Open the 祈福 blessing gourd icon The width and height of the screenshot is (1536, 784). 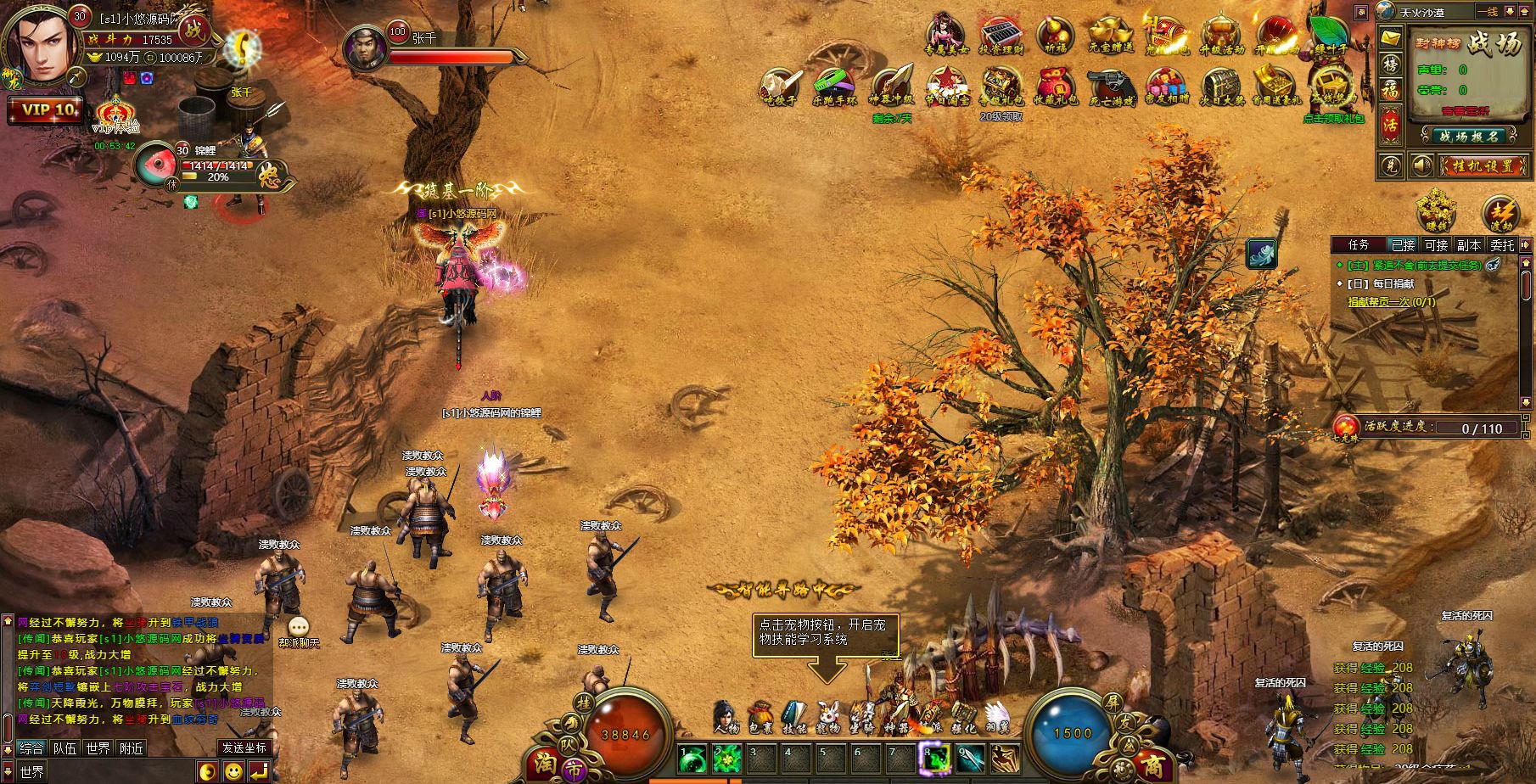tap(1056, 36)
